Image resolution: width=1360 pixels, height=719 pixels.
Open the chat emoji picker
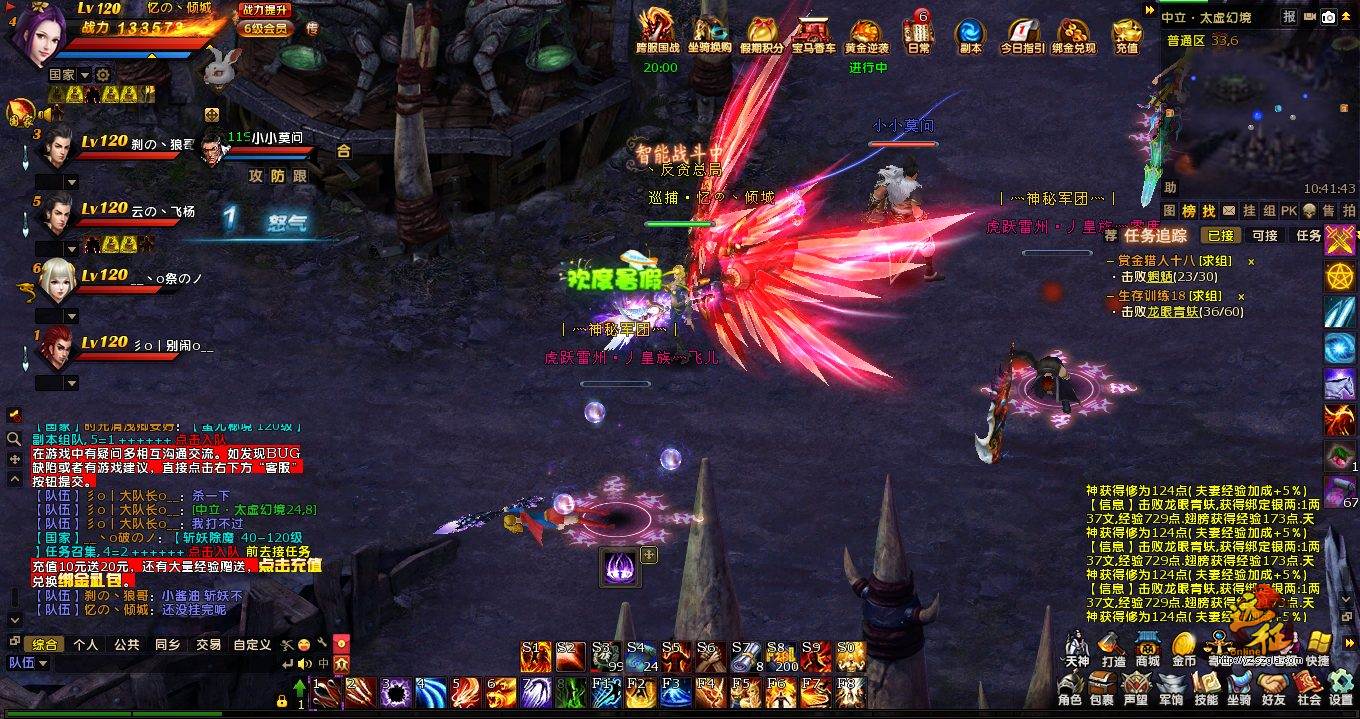pyautogui.click(x=302, y=645)
